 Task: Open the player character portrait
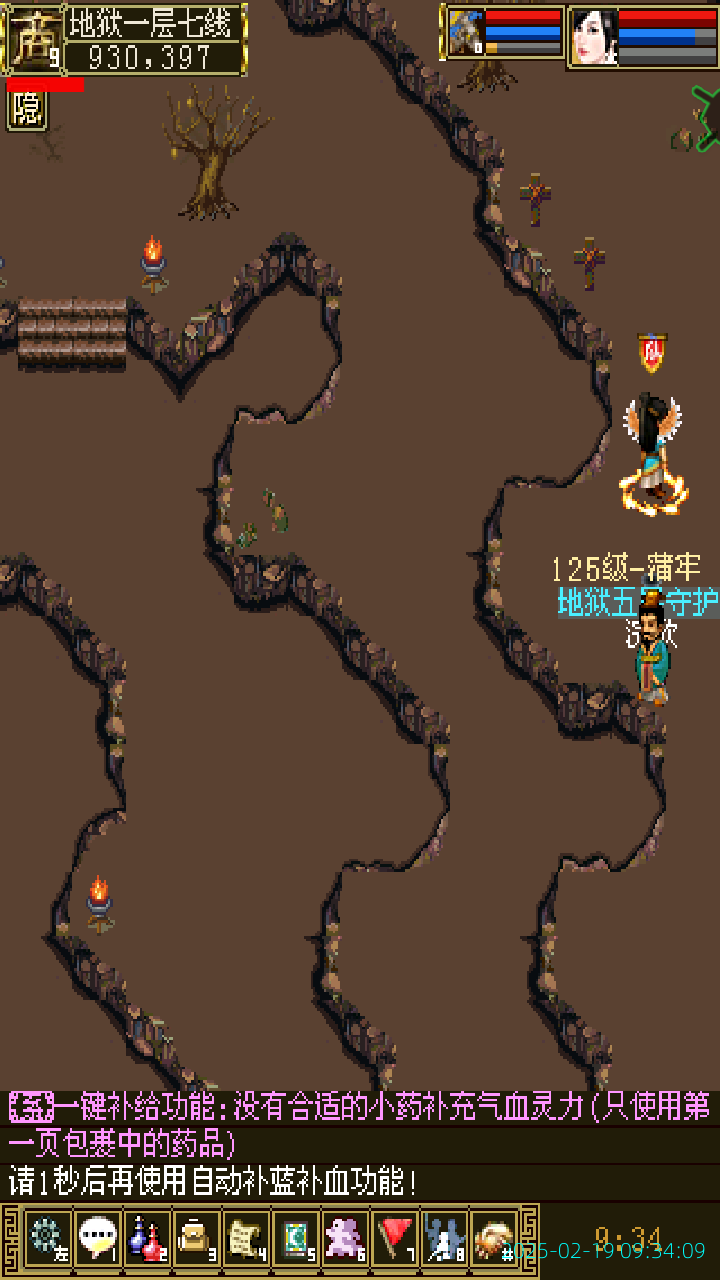(x=593, y=37)
